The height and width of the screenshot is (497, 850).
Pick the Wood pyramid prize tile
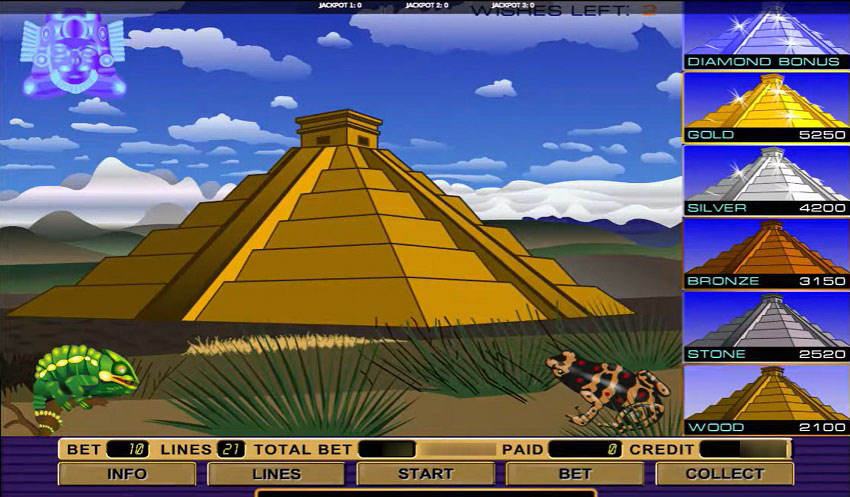pos(766,400)
